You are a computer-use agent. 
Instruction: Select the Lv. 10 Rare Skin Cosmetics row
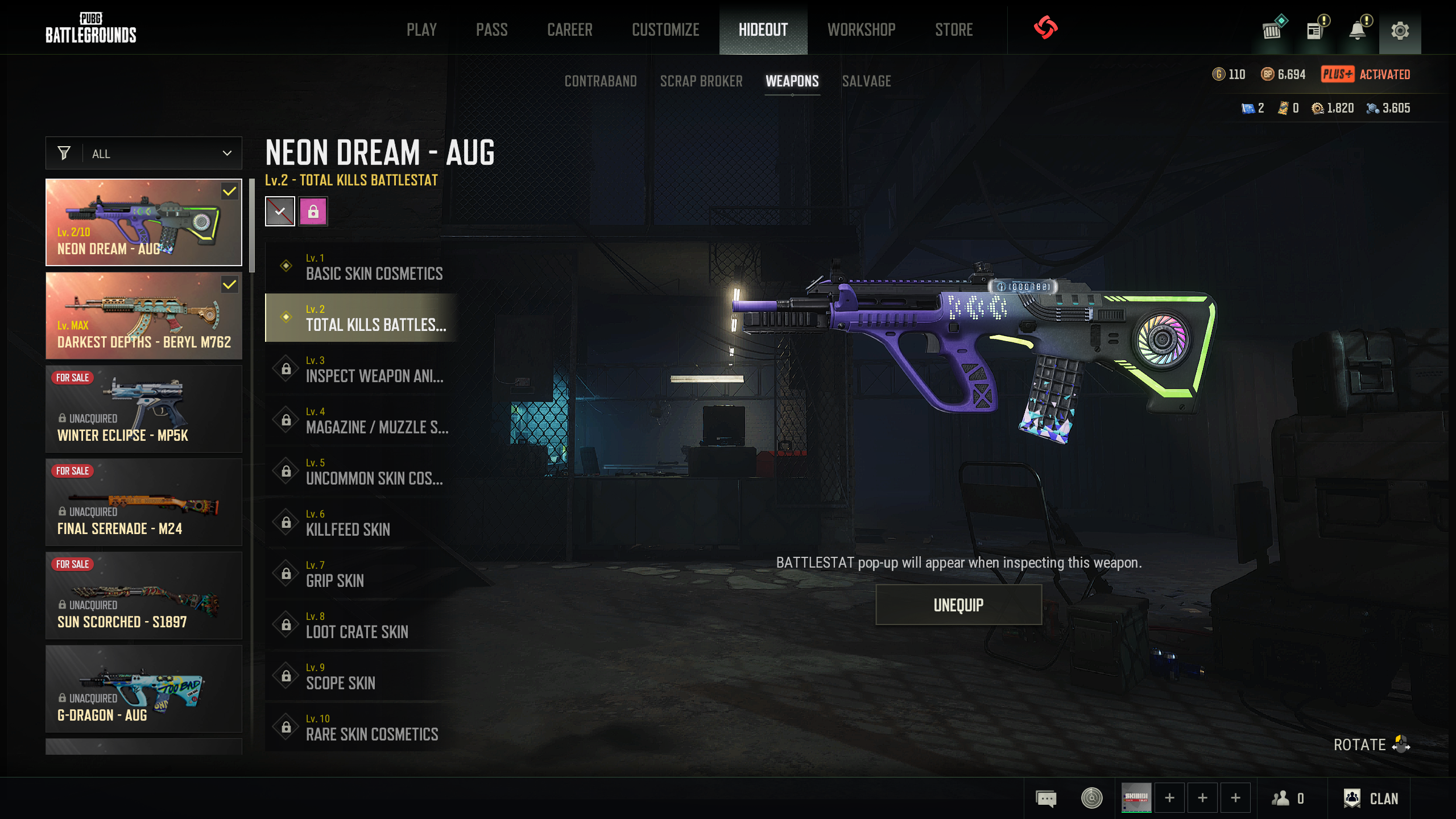[x=362, y=727]
